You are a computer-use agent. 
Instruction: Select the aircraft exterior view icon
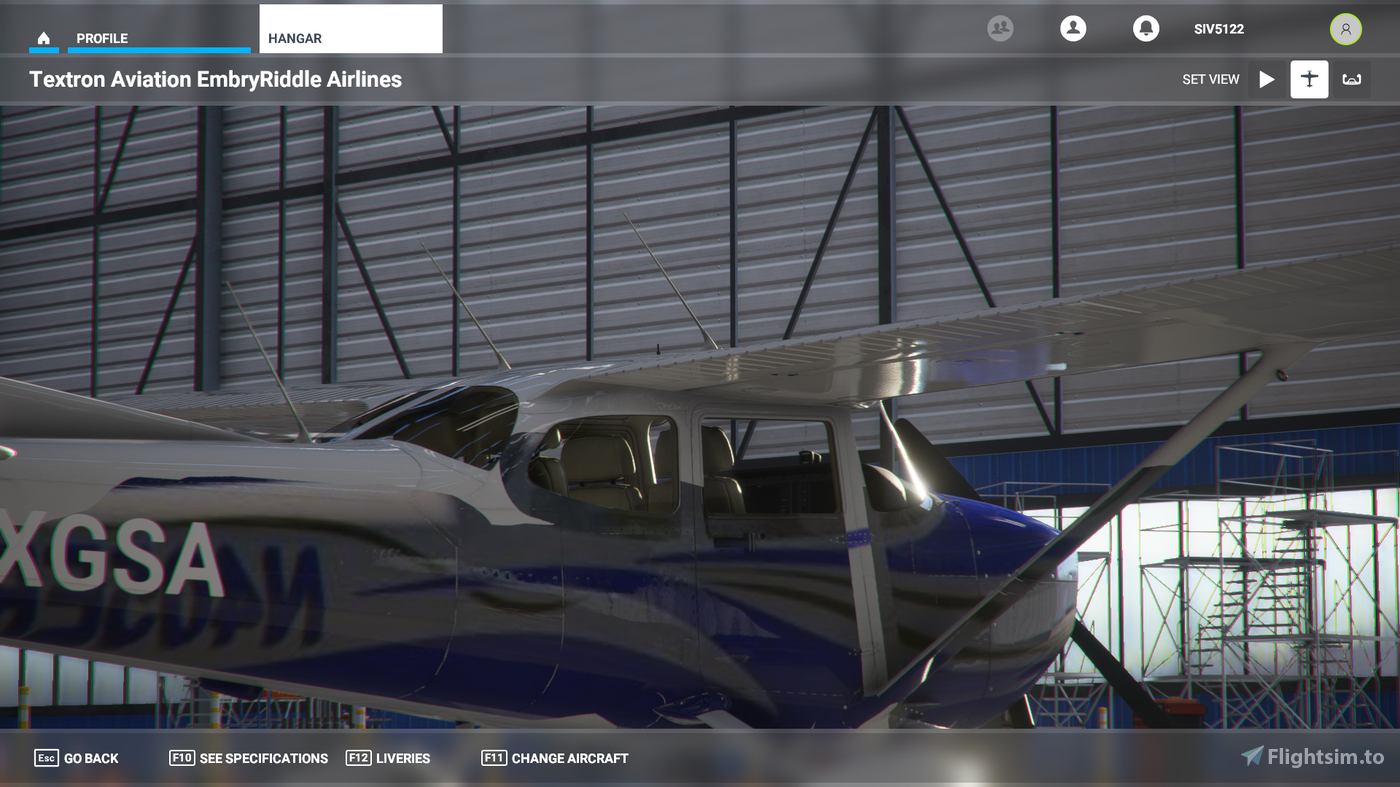click(1309, 79)
